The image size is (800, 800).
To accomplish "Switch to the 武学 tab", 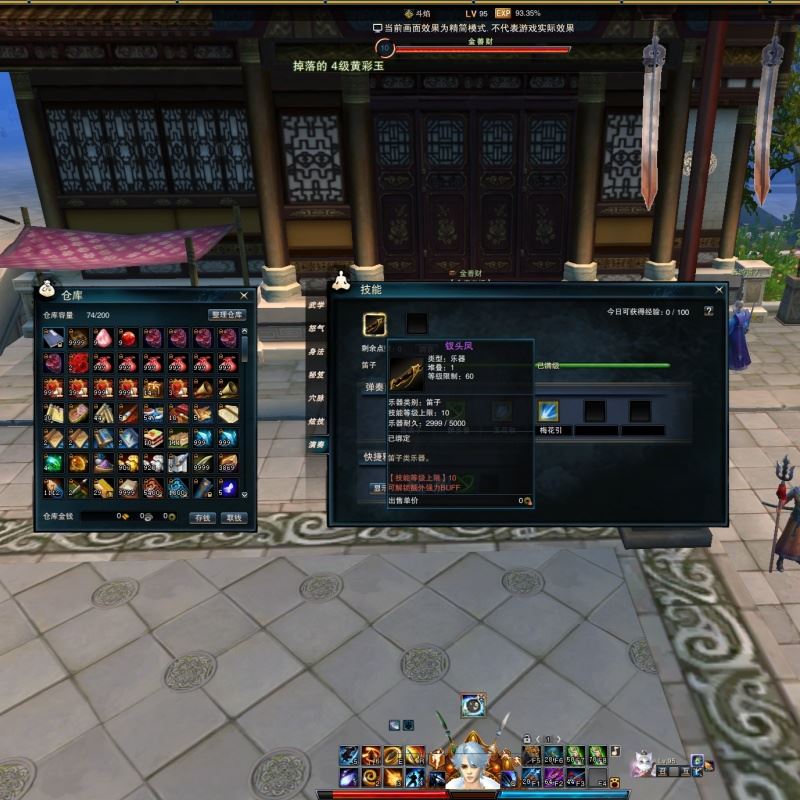I will (317, 306).
